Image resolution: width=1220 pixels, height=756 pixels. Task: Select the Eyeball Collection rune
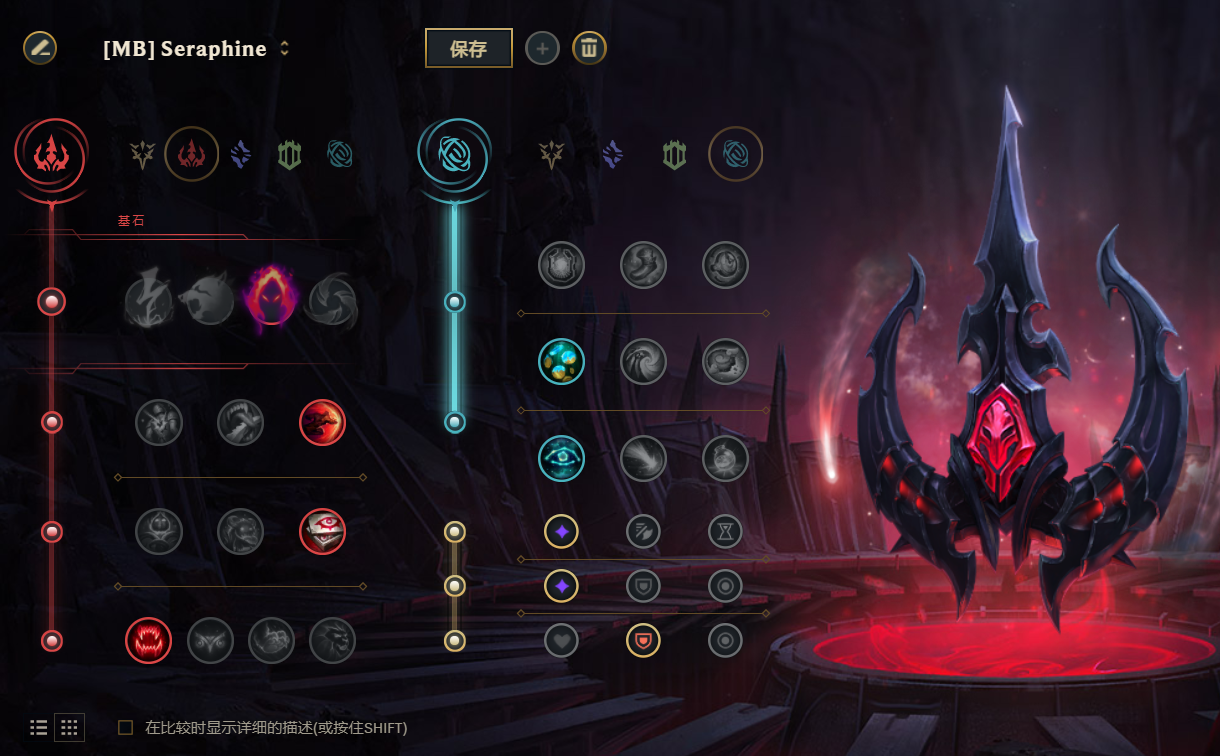[x=322, y=532]
